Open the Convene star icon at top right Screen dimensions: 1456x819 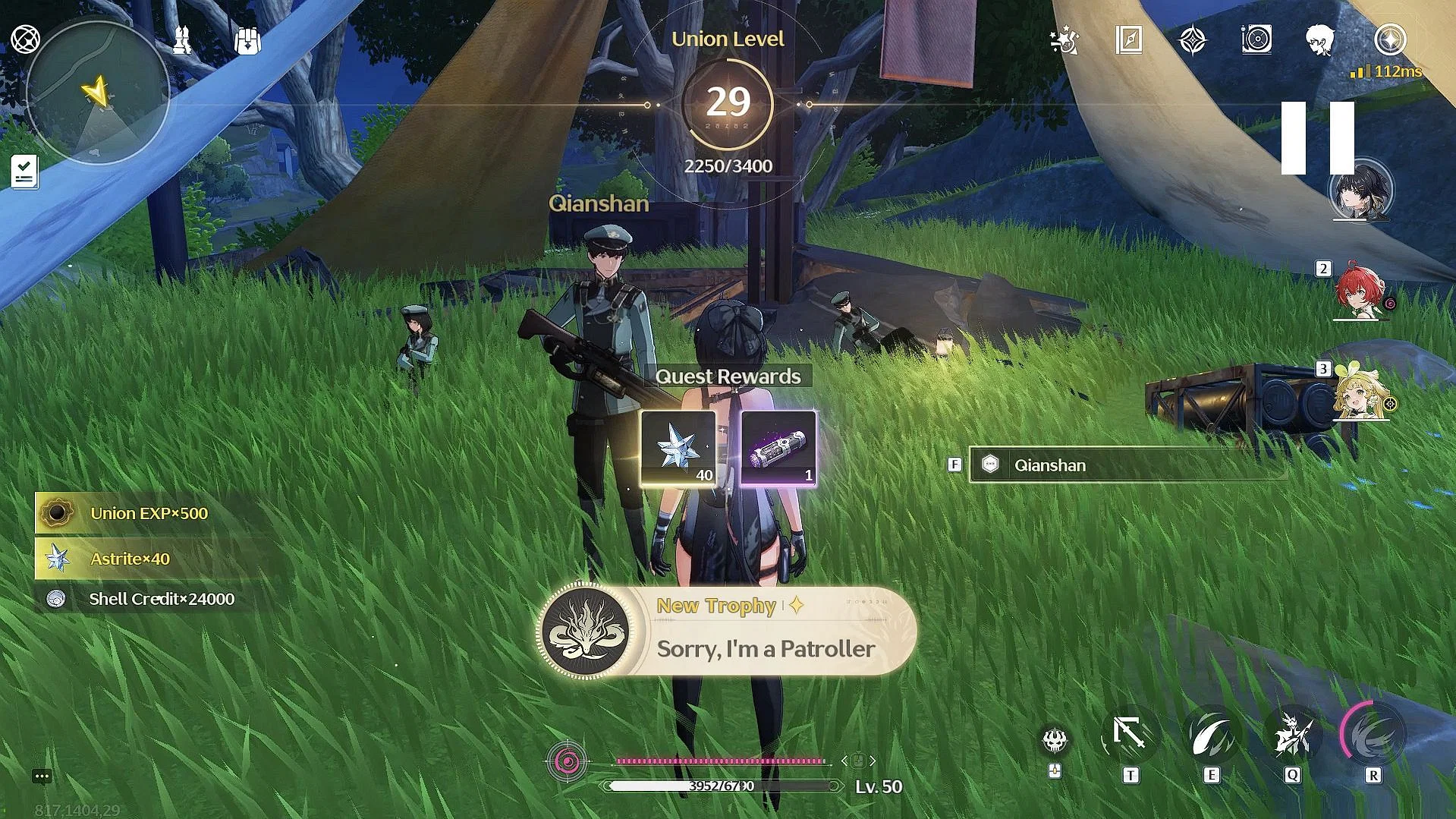click(x=1390, y=39)
